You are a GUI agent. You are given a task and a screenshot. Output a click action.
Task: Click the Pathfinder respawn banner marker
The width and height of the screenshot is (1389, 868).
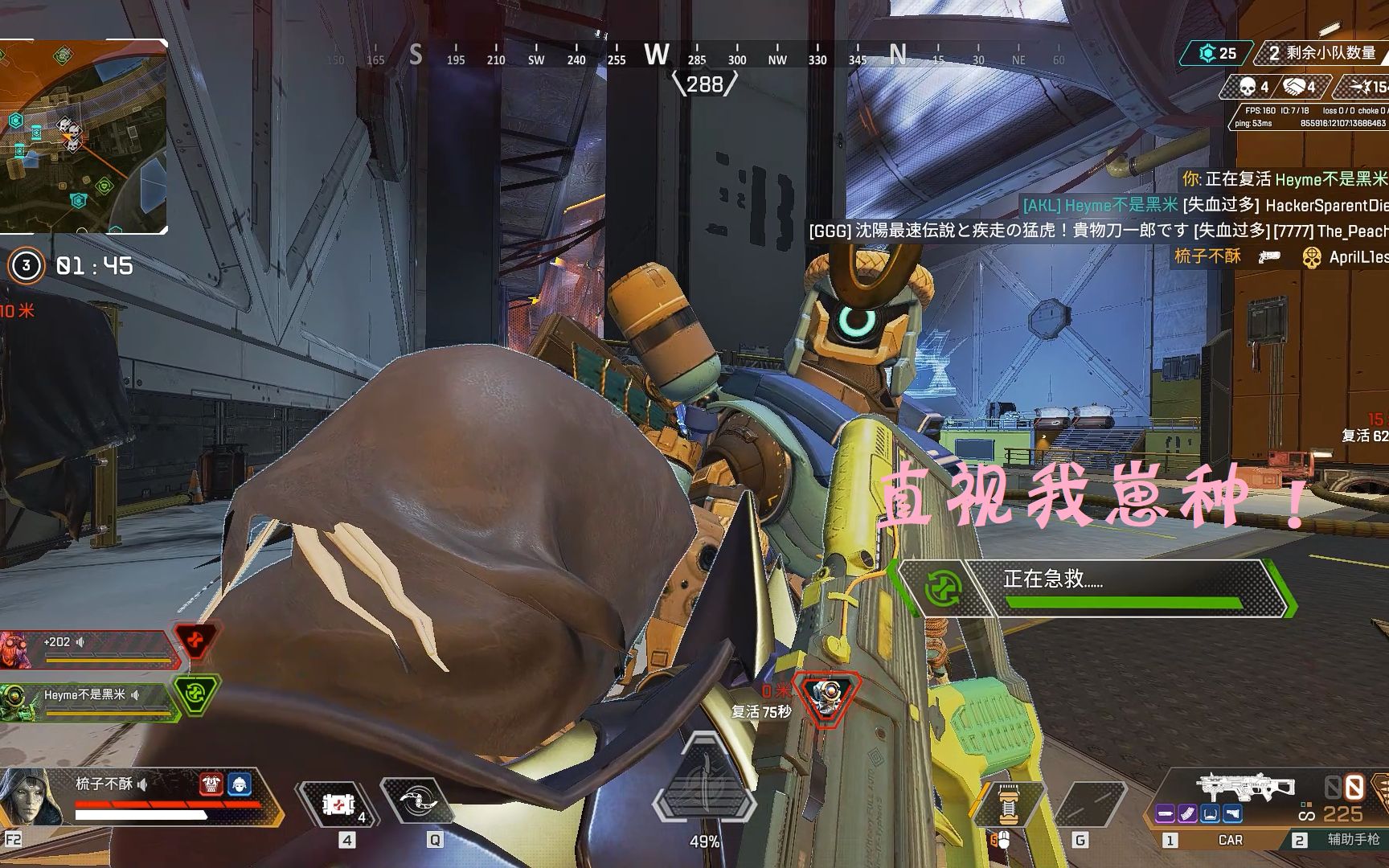tap(828, 696)
